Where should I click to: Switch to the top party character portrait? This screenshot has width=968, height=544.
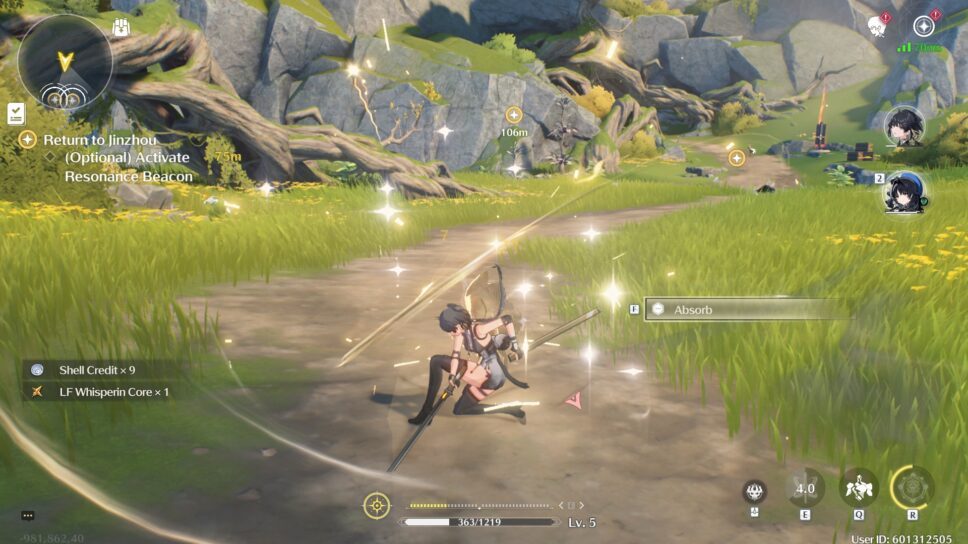tap(904, 127)
